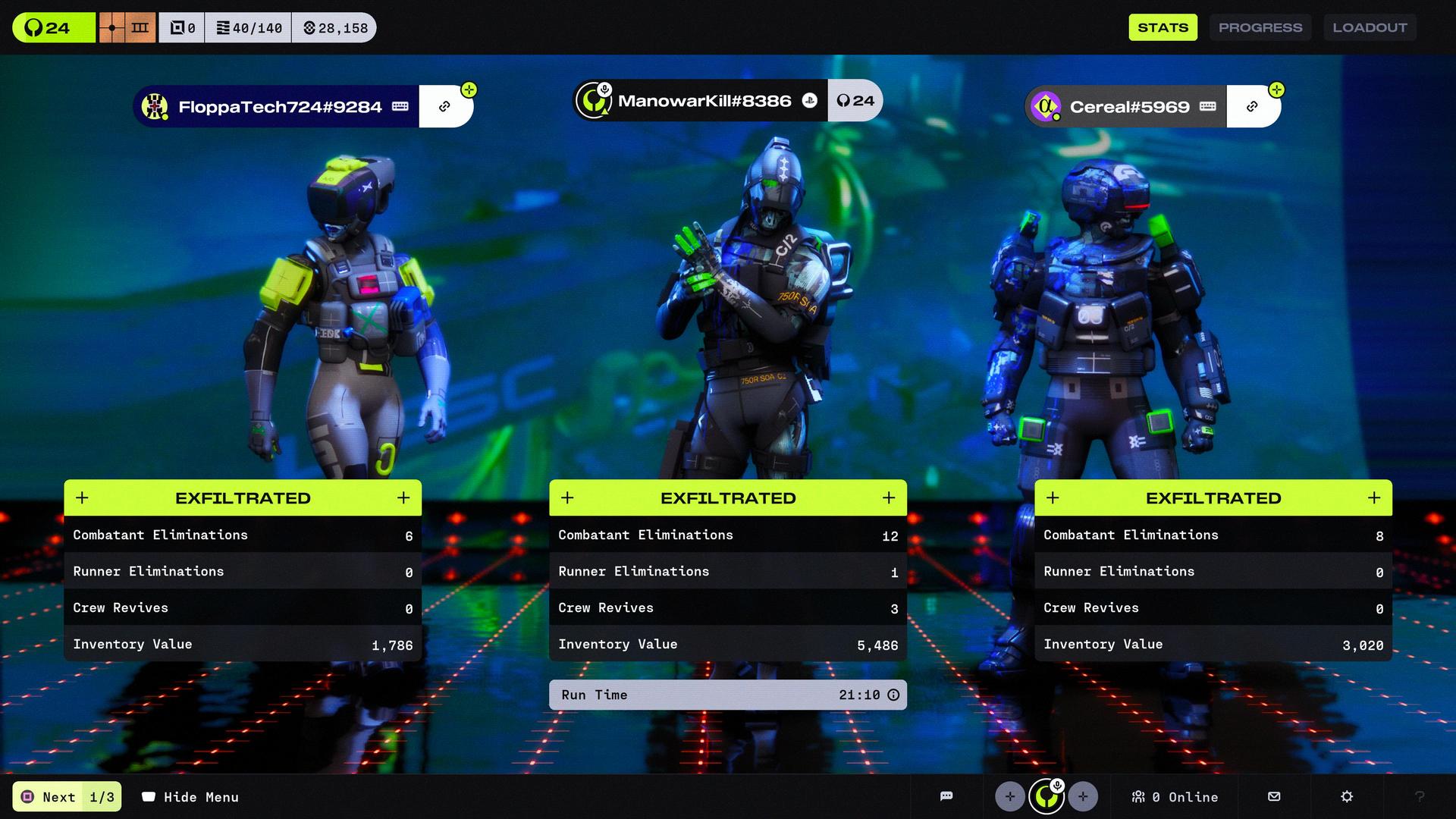Screen dimensions: 1456x819
Task: Click the runner level 24 badge
Action: (53, 28)
